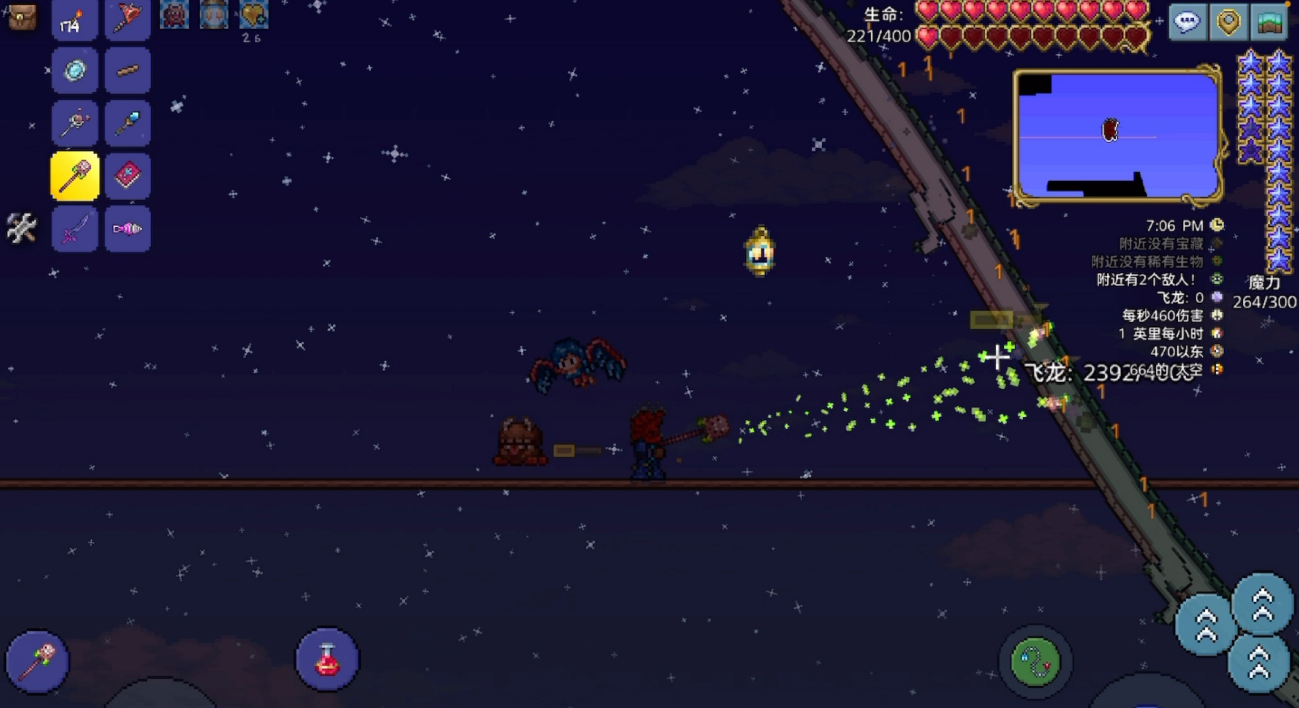This screenshot has height=708, width=1299.
Task: Tap the golden heart buff icon
Action: coord(253,14)
